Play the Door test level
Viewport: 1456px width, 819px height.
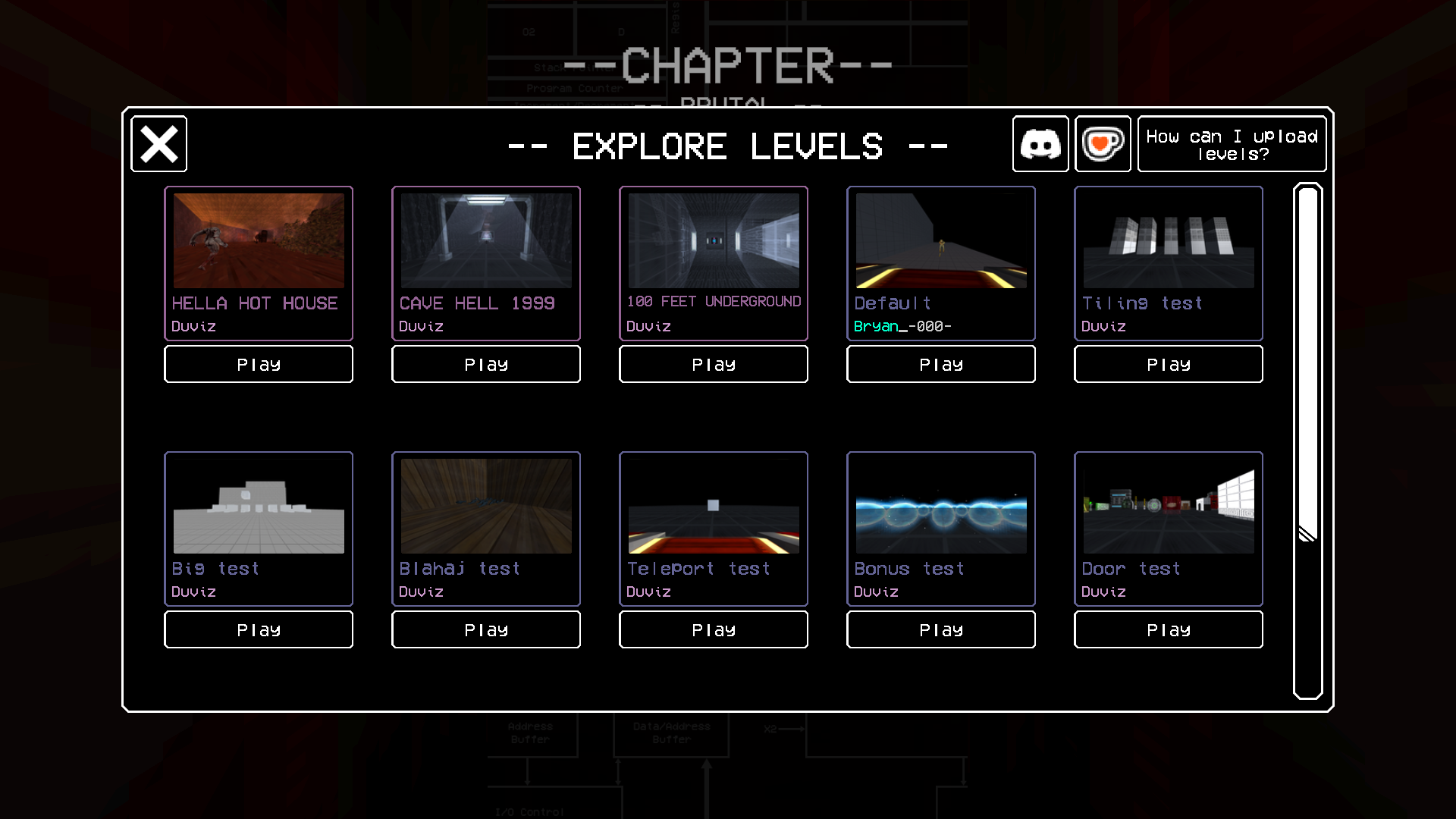click(x=1168, y=629)
